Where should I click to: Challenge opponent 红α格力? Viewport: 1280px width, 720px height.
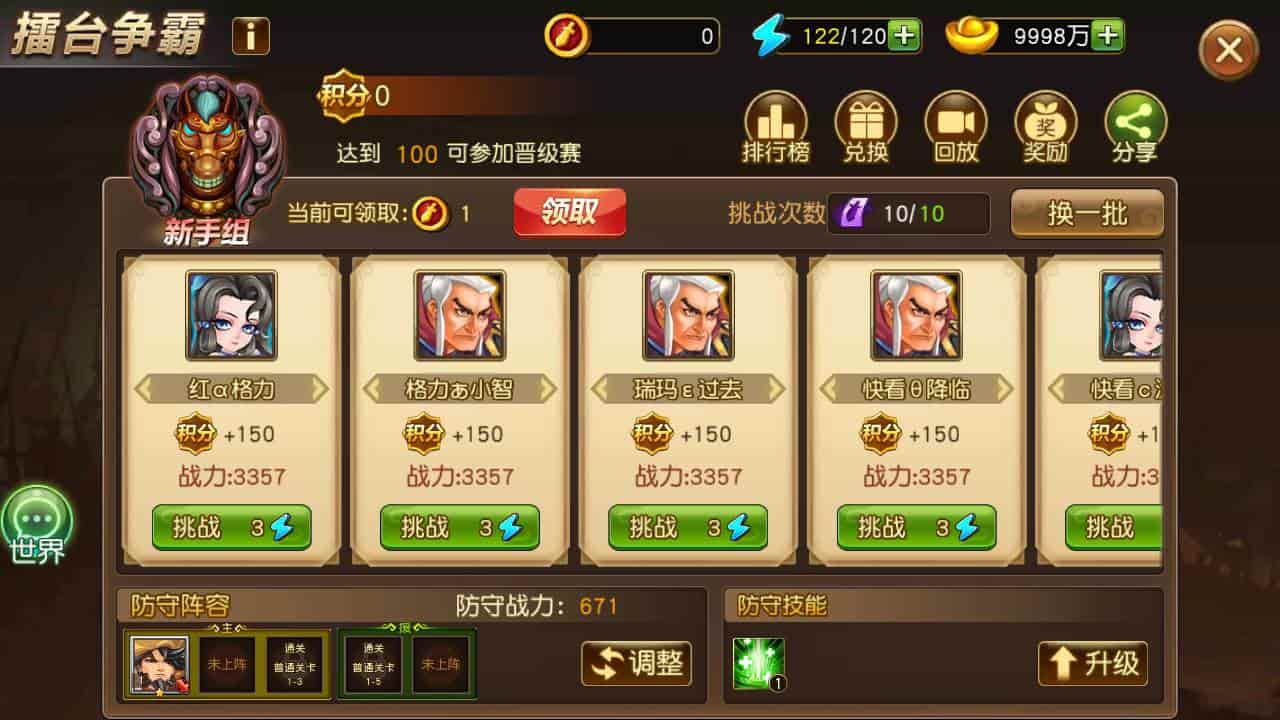click(x=232, y=528)
